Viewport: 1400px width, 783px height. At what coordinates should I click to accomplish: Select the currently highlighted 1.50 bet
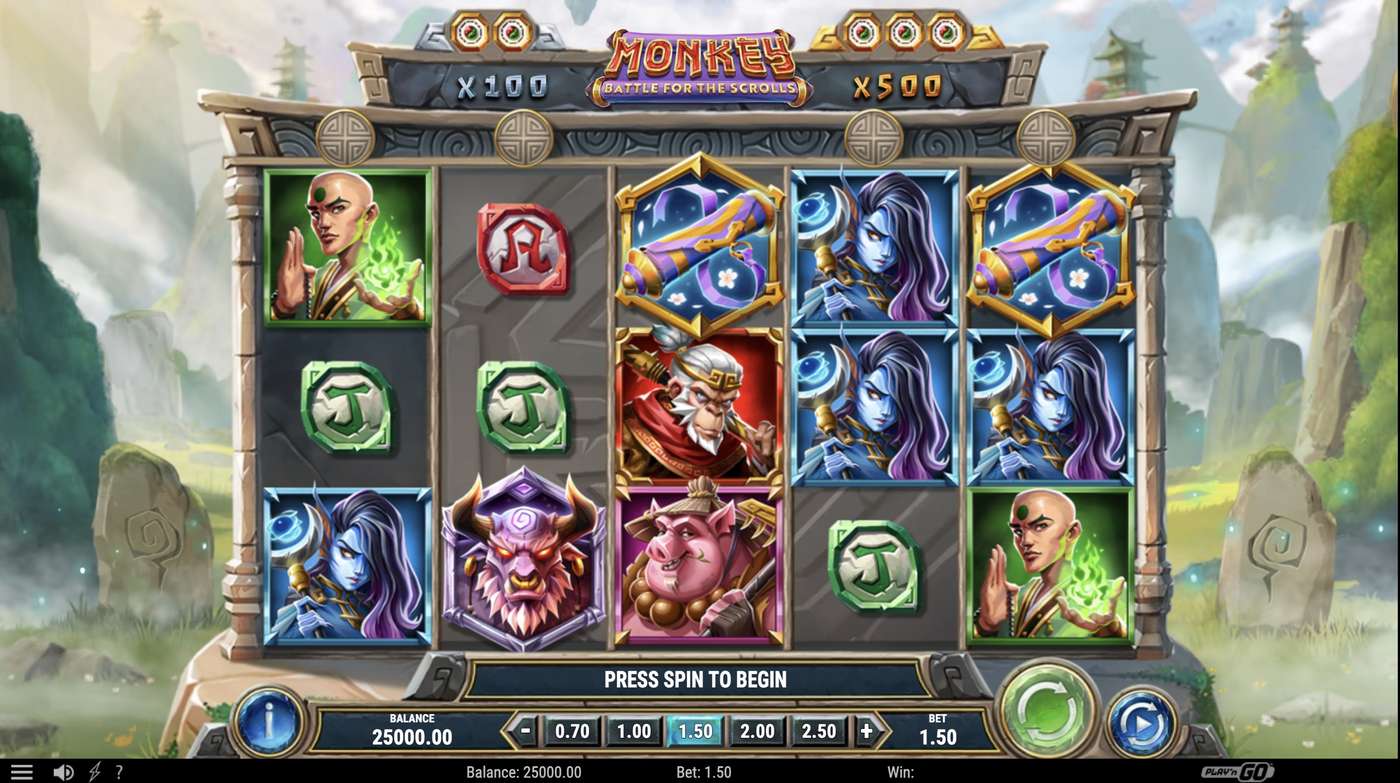[695, 731]
